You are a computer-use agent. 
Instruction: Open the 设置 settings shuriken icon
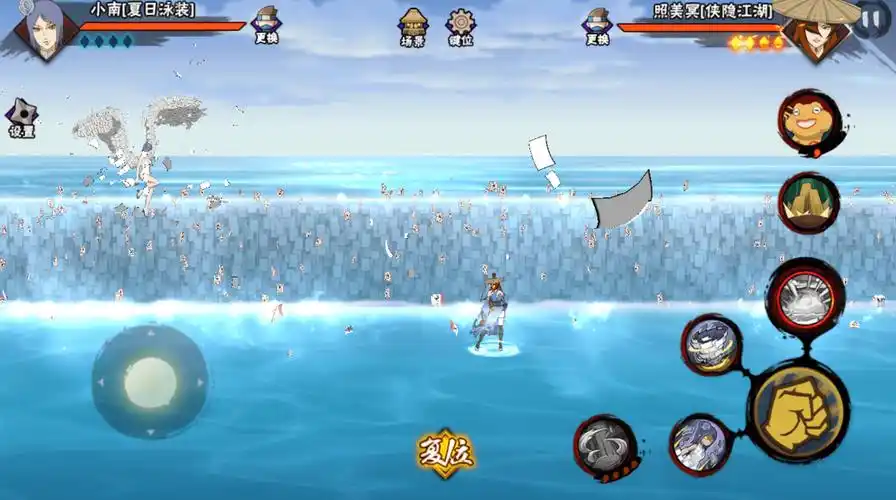point(21,118)
